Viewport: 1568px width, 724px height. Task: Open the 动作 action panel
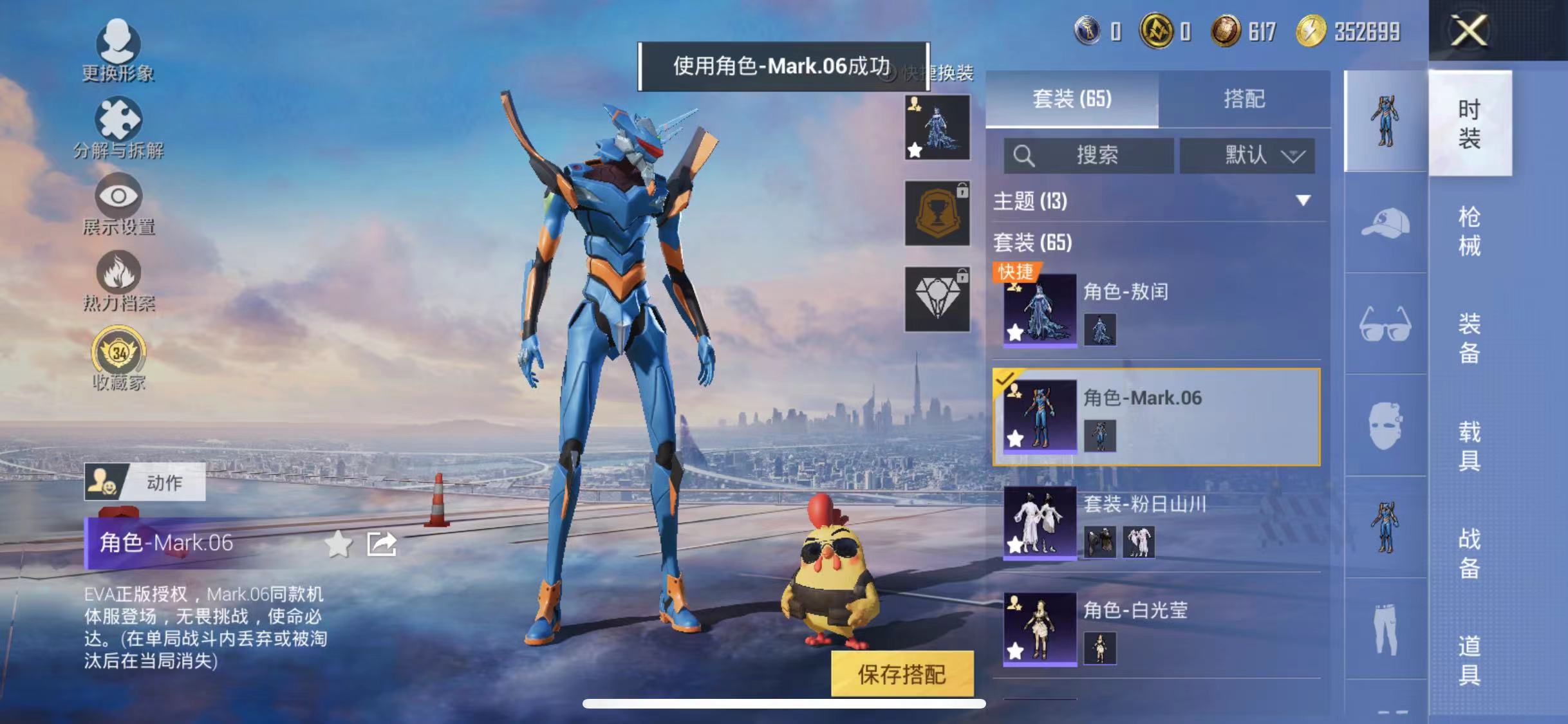[145, 481]
